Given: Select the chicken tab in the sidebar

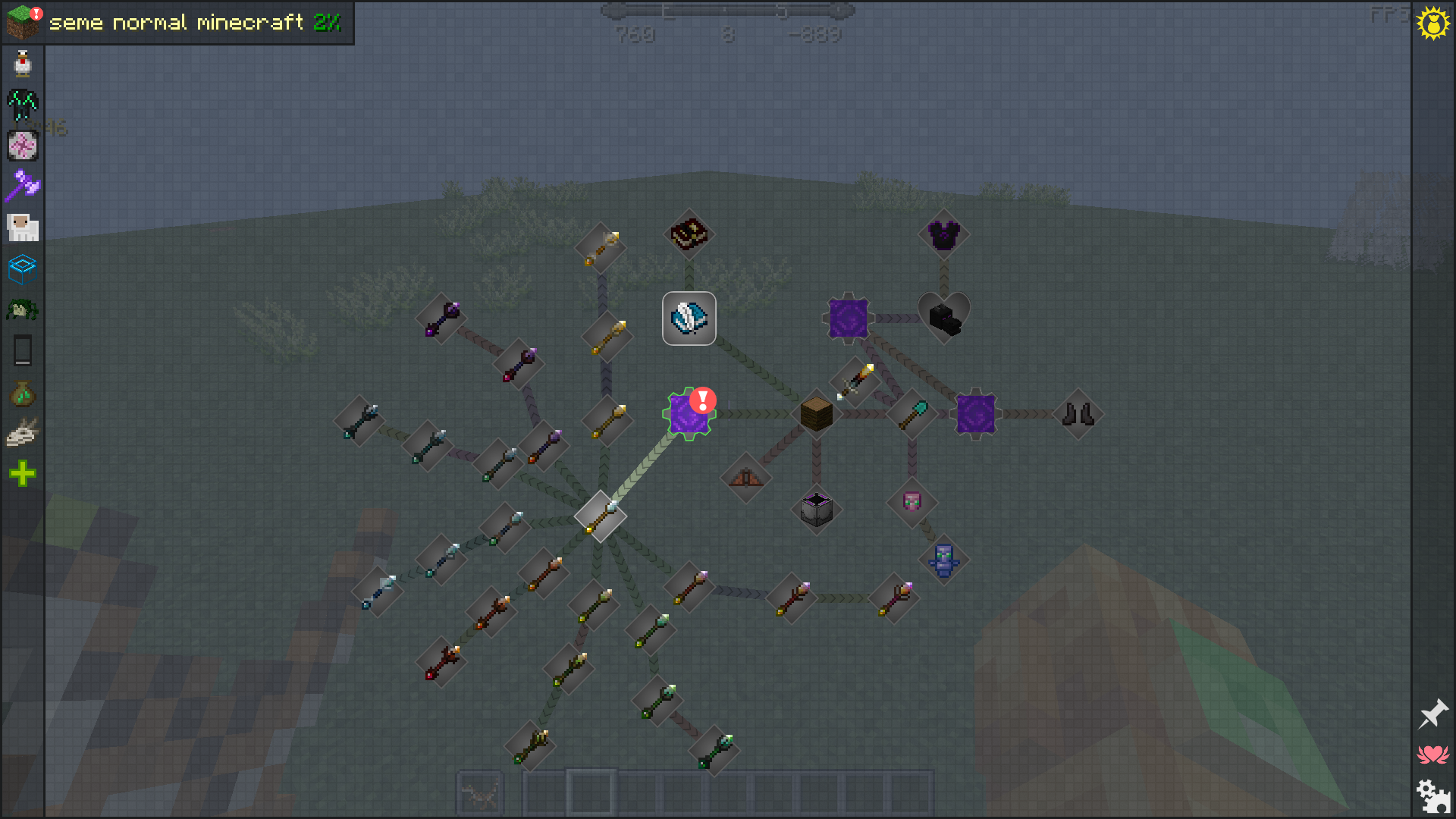Looking at the screenshot, I should (x=22, y=64).
